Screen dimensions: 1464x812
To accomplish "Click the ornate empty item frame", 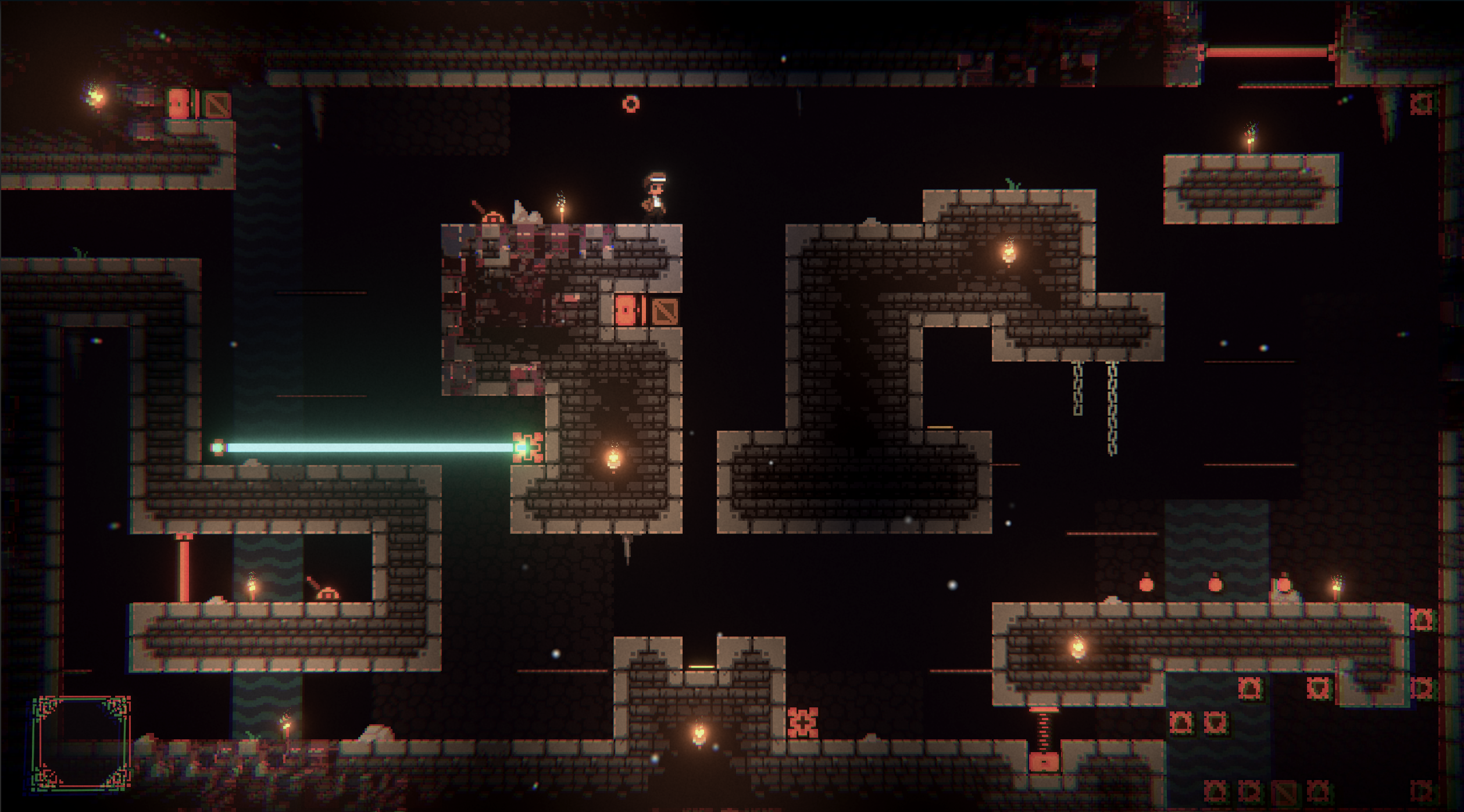I will (81, 743).
